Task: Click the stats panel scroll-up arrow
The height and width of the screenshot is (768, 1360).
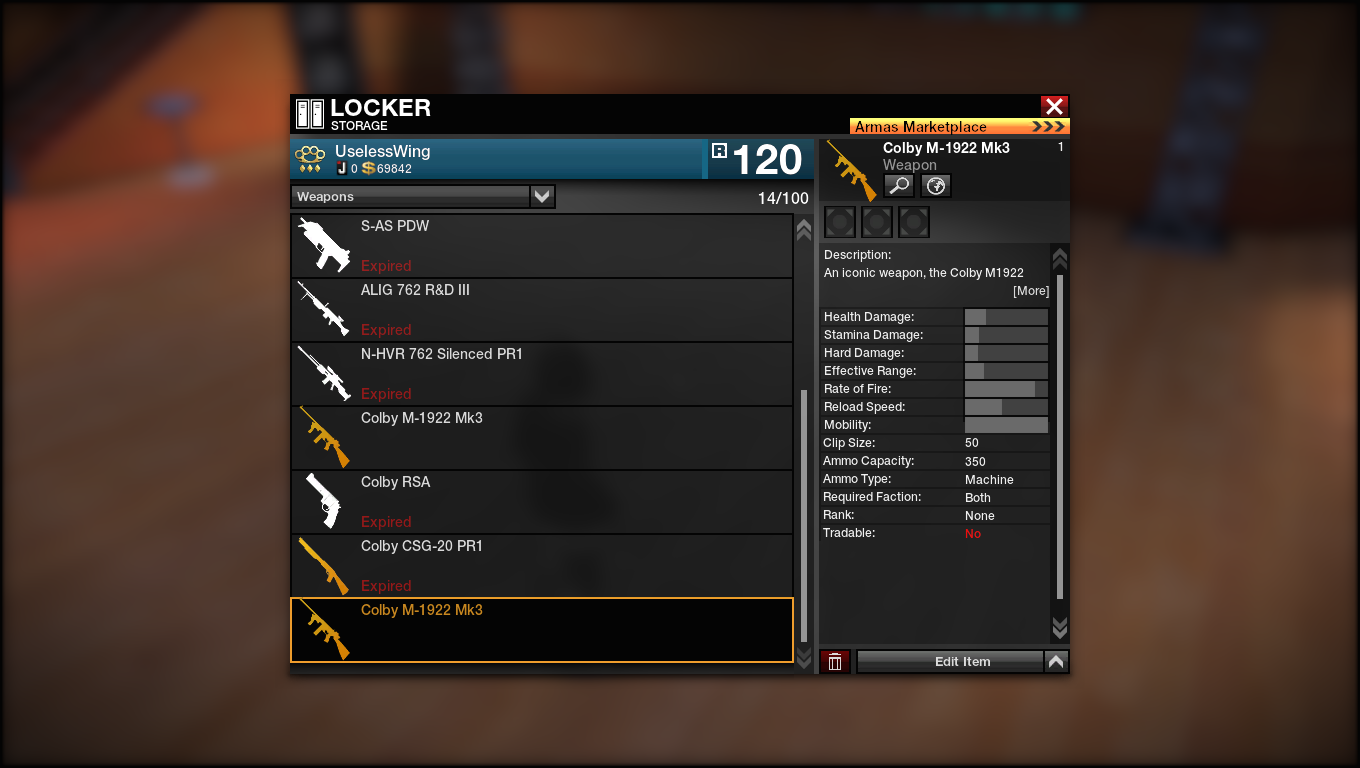Action: pos(1060,259)
